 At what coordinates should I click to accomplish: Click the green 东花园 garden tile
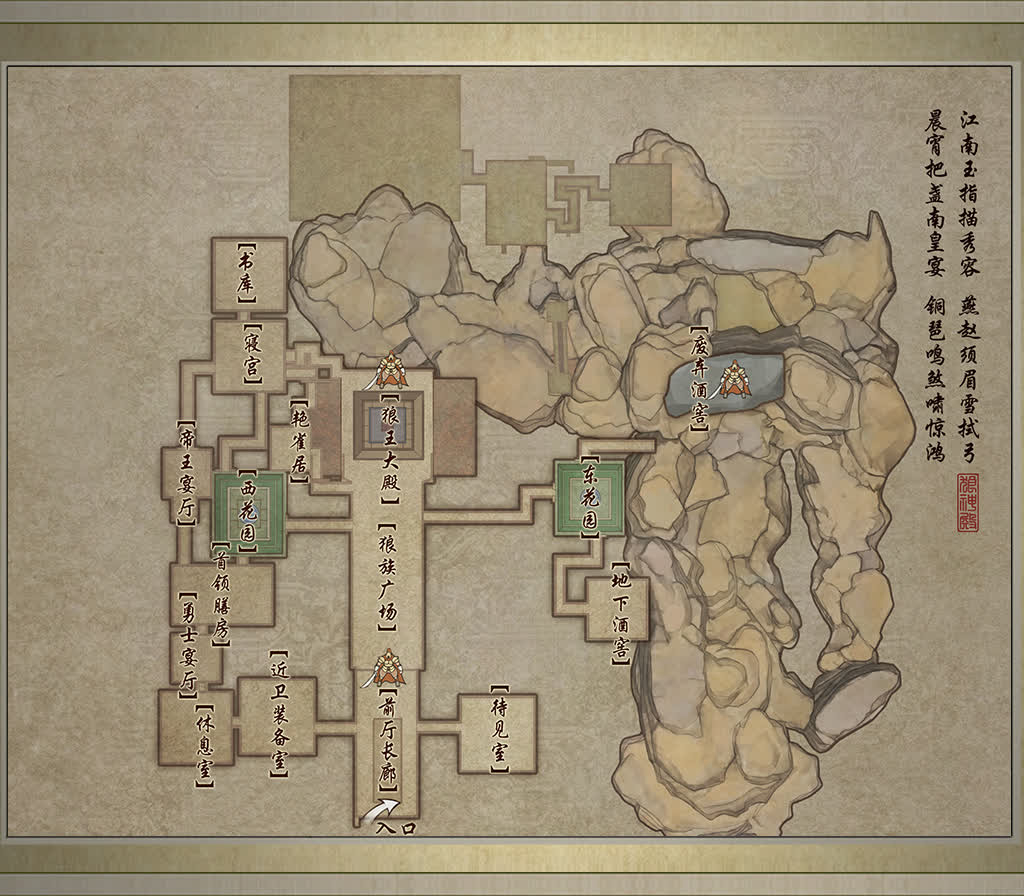pyautogui.click(x=591, y=497)
